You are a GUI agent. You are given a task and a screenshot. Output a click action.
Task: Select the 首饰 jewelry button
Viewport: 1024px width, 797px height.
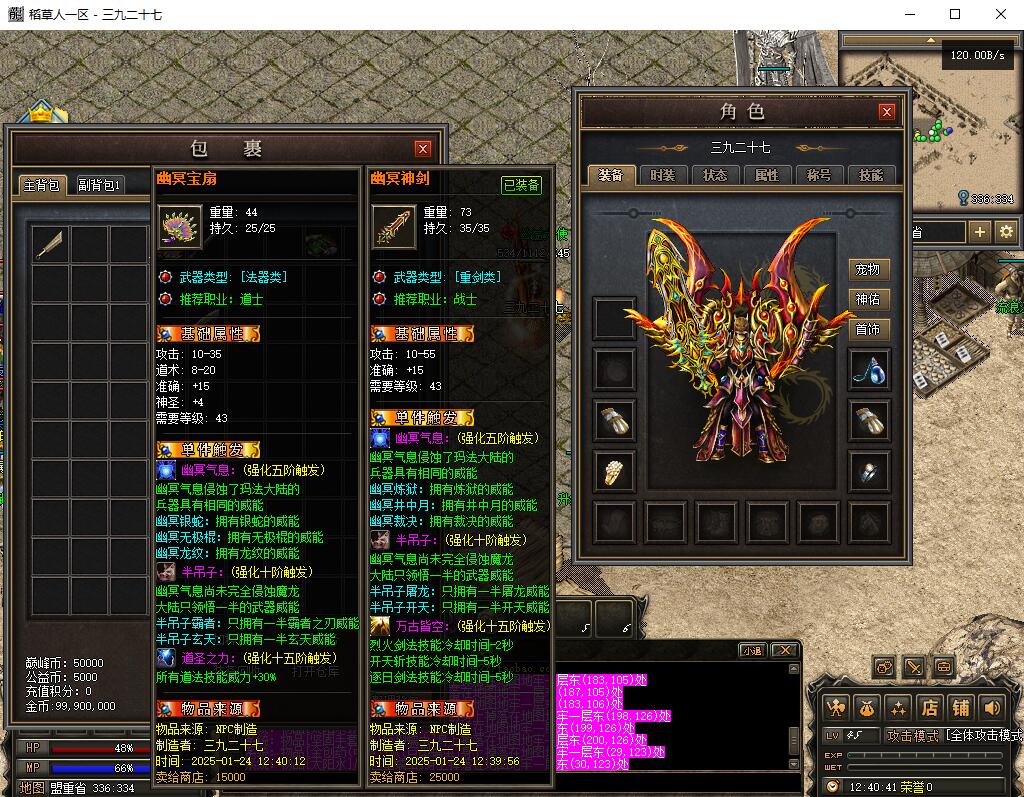tap(867, 329)
